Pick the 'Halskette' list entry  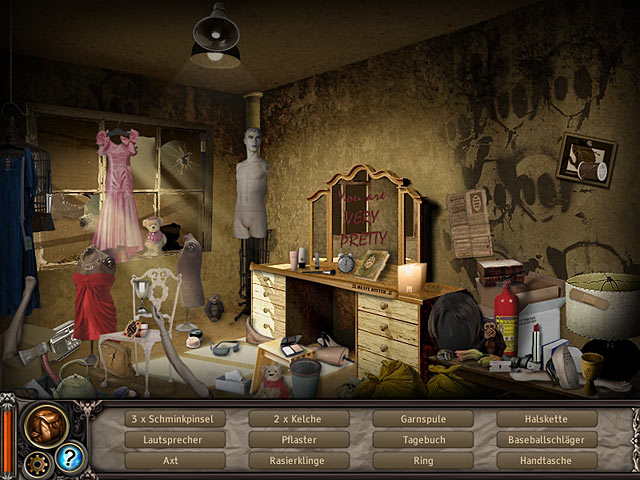tap(547, 419)
